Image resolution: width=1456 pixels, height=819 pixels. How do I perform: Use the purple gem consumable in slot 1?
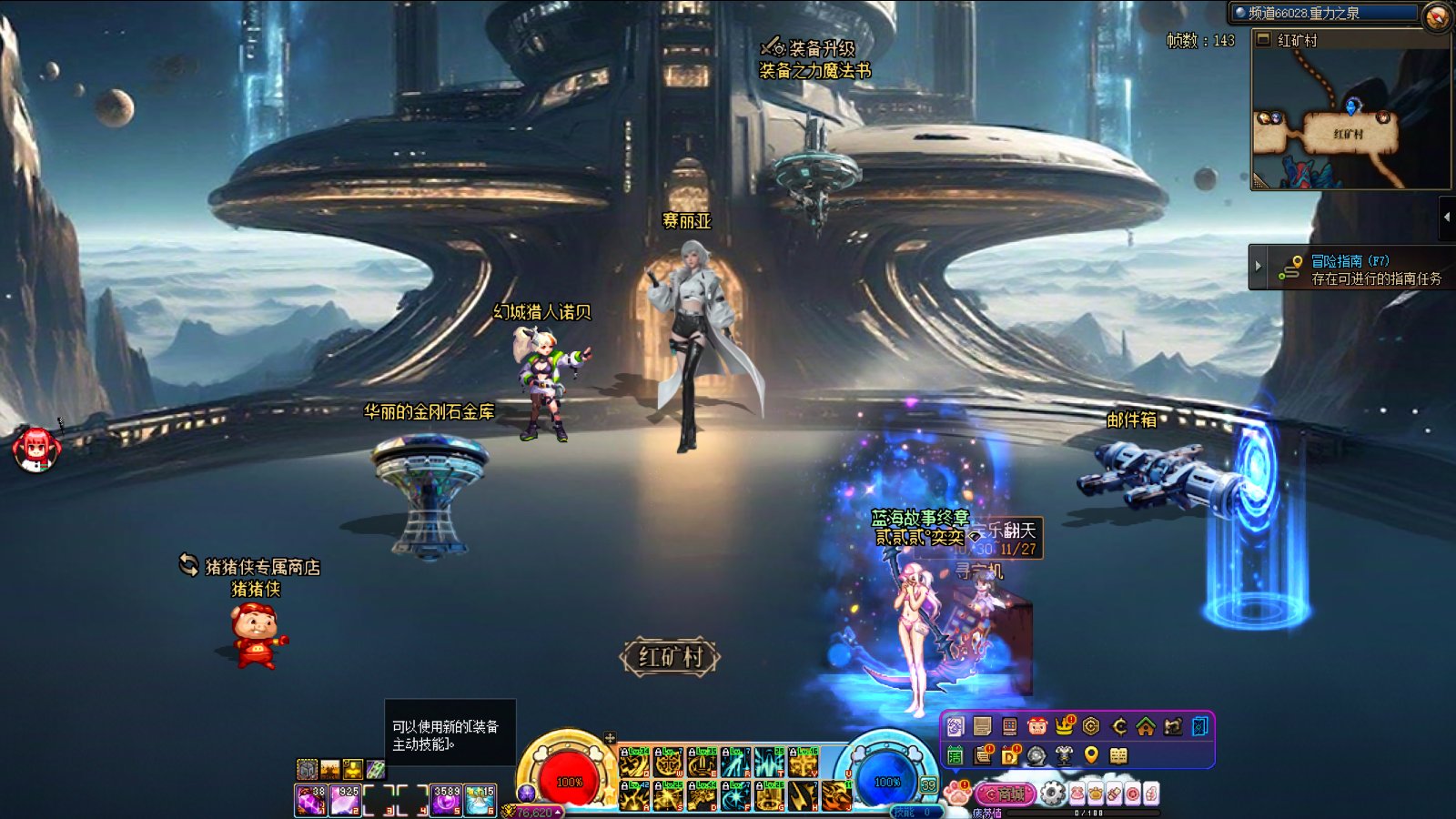pyautogui.click(x=311, y=800)
